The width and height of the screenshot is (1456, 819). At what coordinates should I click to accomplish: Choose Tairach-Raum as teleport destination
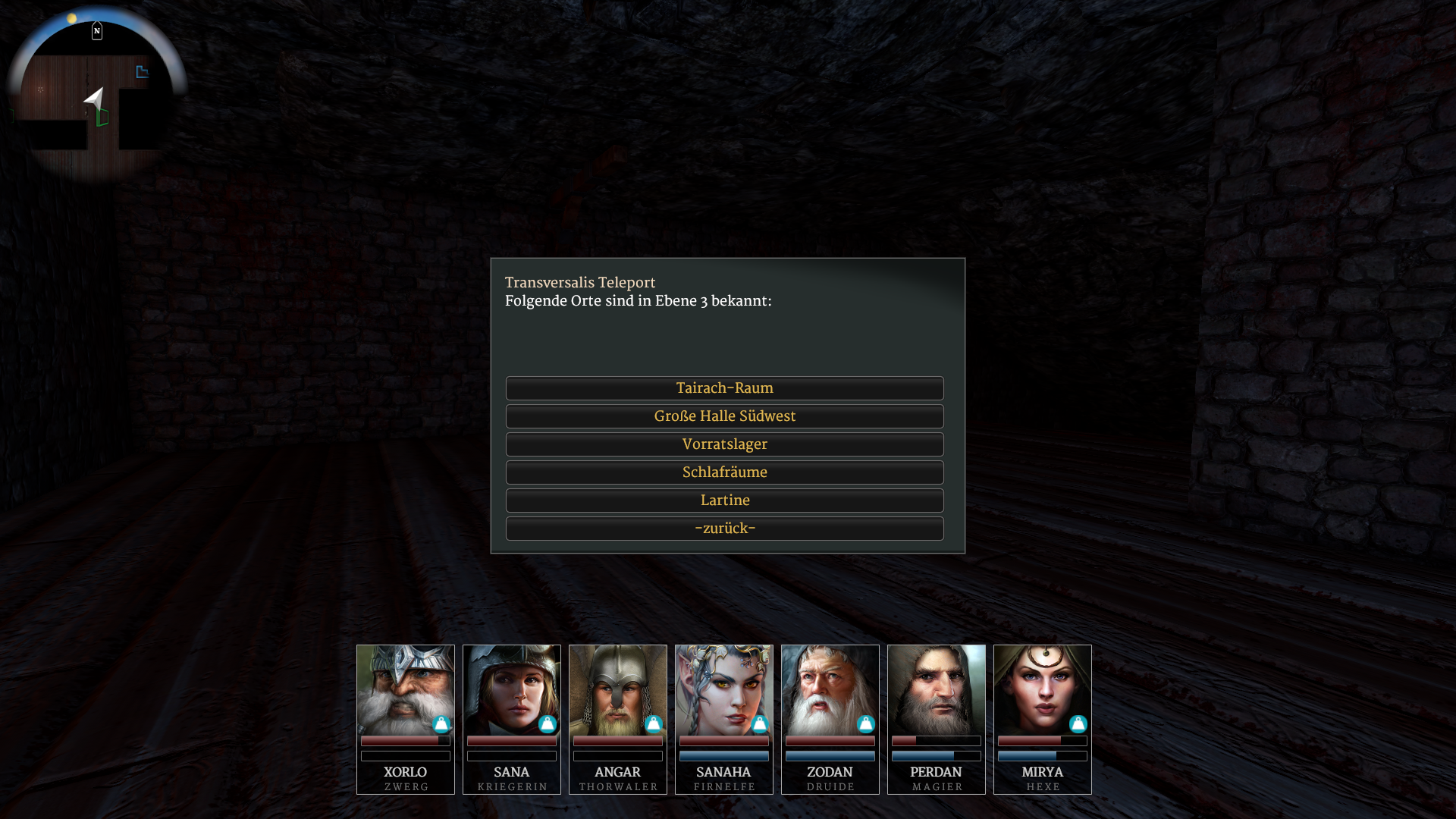(724, 388)
